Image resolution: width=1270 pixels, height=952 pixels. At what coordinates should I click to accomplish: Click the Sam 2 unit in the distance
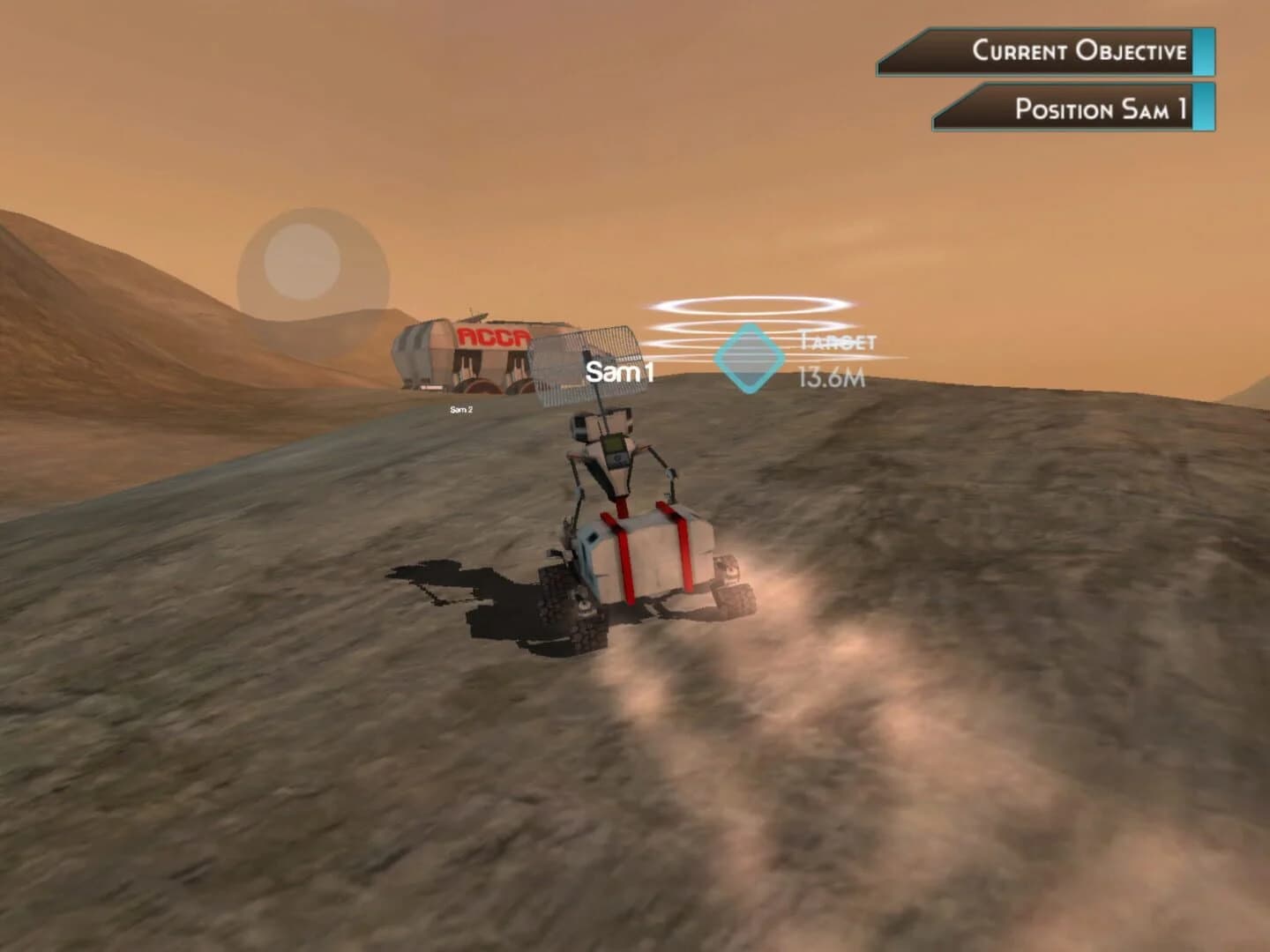(x=462, y=408)
